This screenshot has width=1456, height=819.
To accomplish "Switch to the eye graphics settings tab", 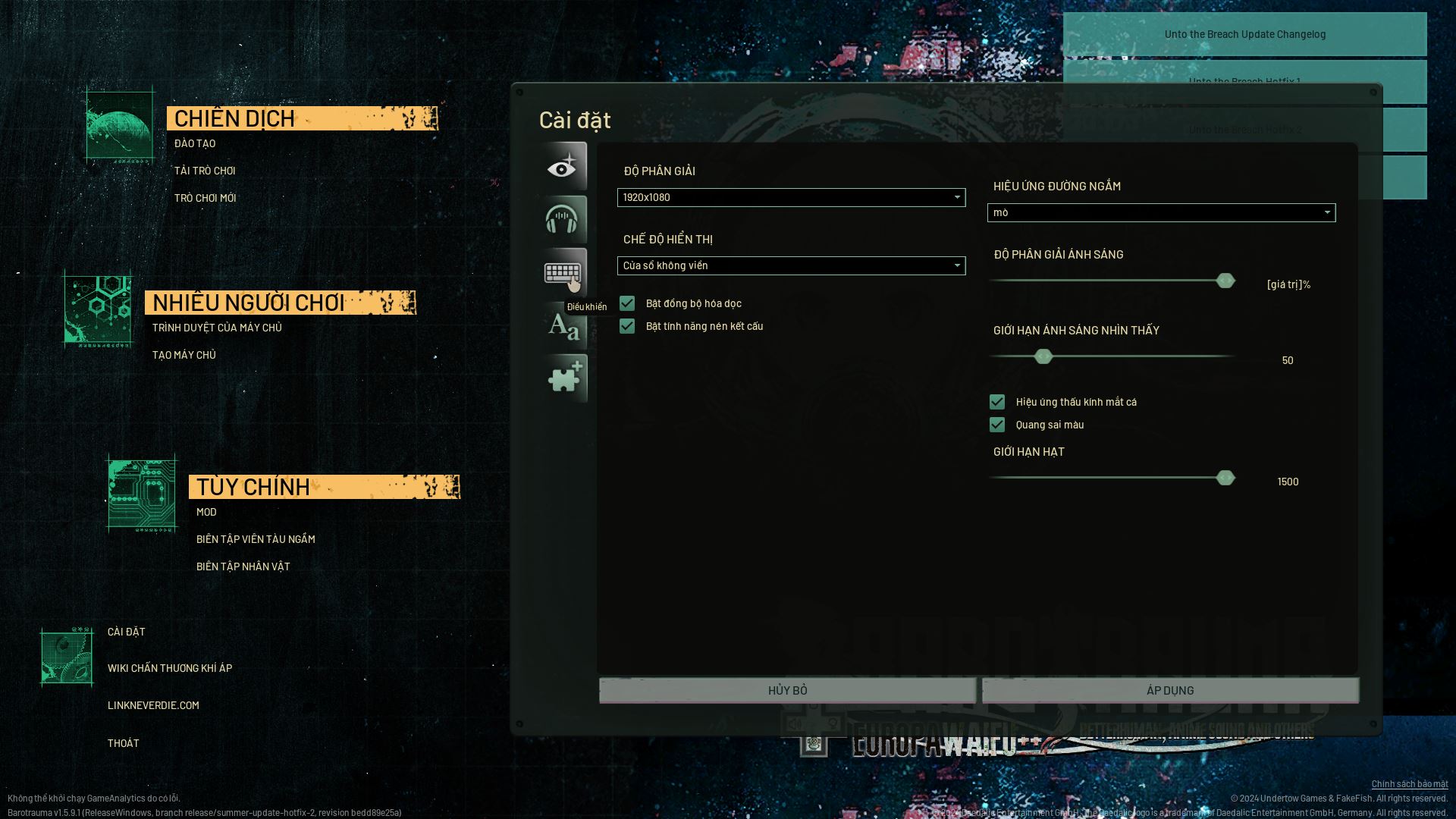I will (563, 167).
